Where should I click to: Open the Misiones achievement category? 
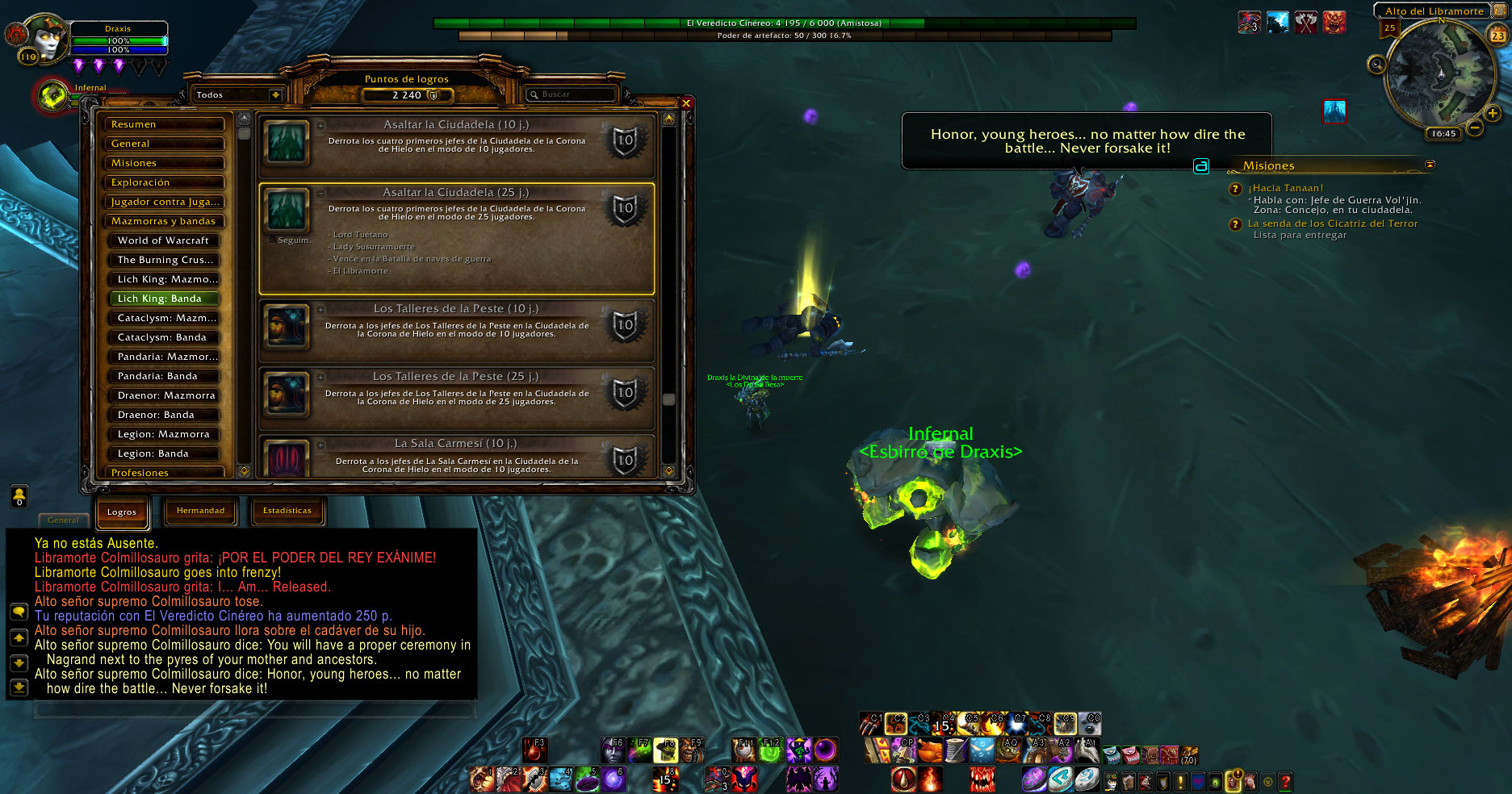[x=165, y=163]
